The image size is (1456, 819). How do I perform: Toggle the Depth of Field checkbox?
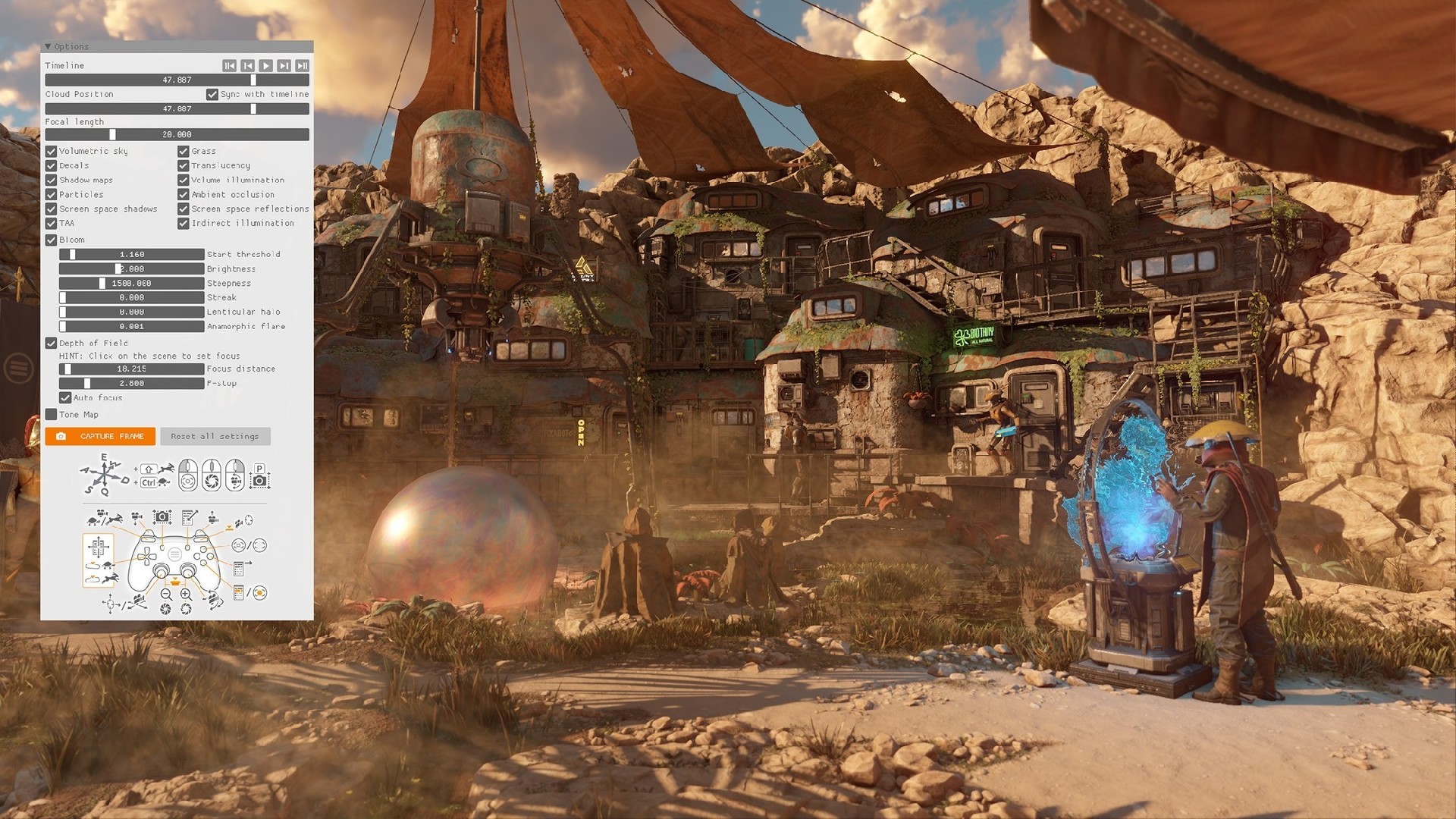[x=52, y=343]
